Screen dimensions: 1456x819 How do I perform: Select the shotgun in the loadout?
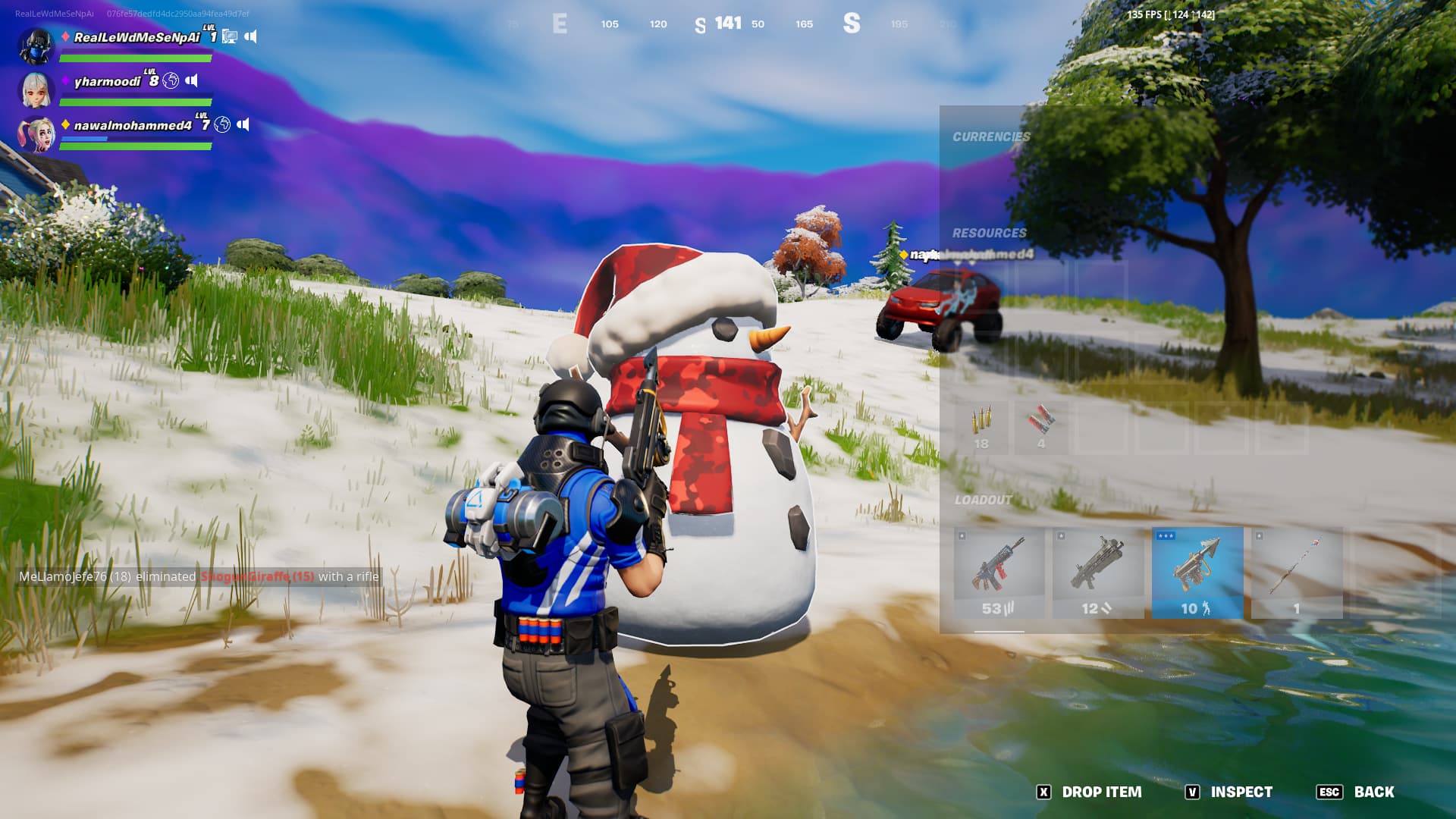1098,569
